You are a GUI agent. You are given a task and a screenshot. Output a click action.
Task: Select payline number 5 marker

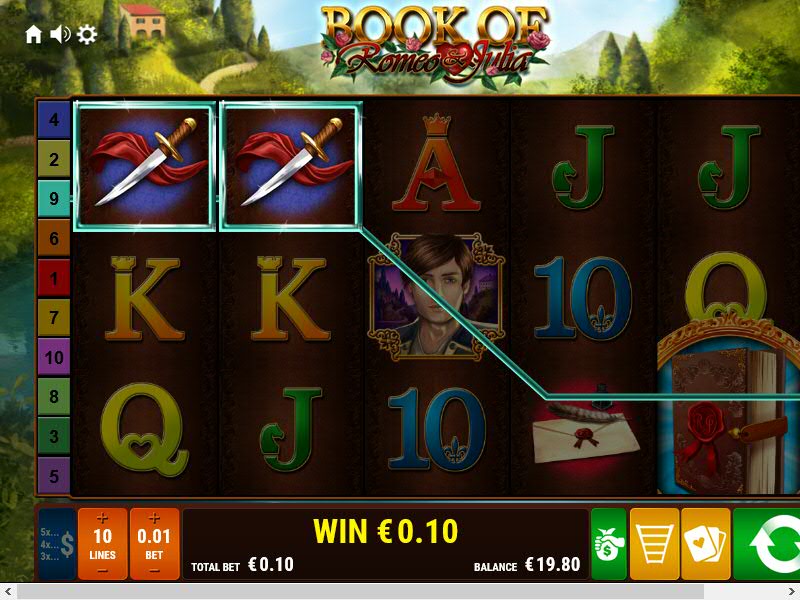54,475
